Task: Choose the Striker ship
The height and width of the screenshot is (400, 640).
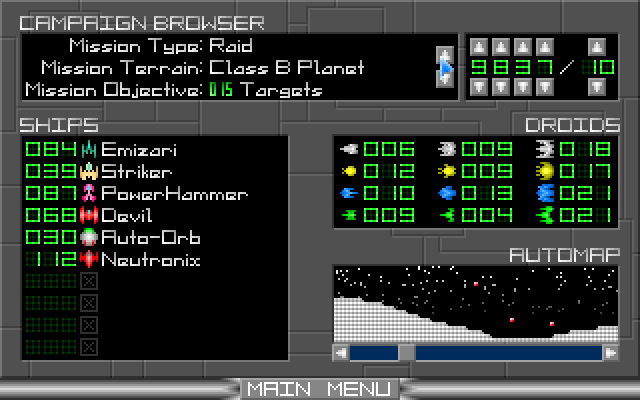Action: (x=134, y=172)
